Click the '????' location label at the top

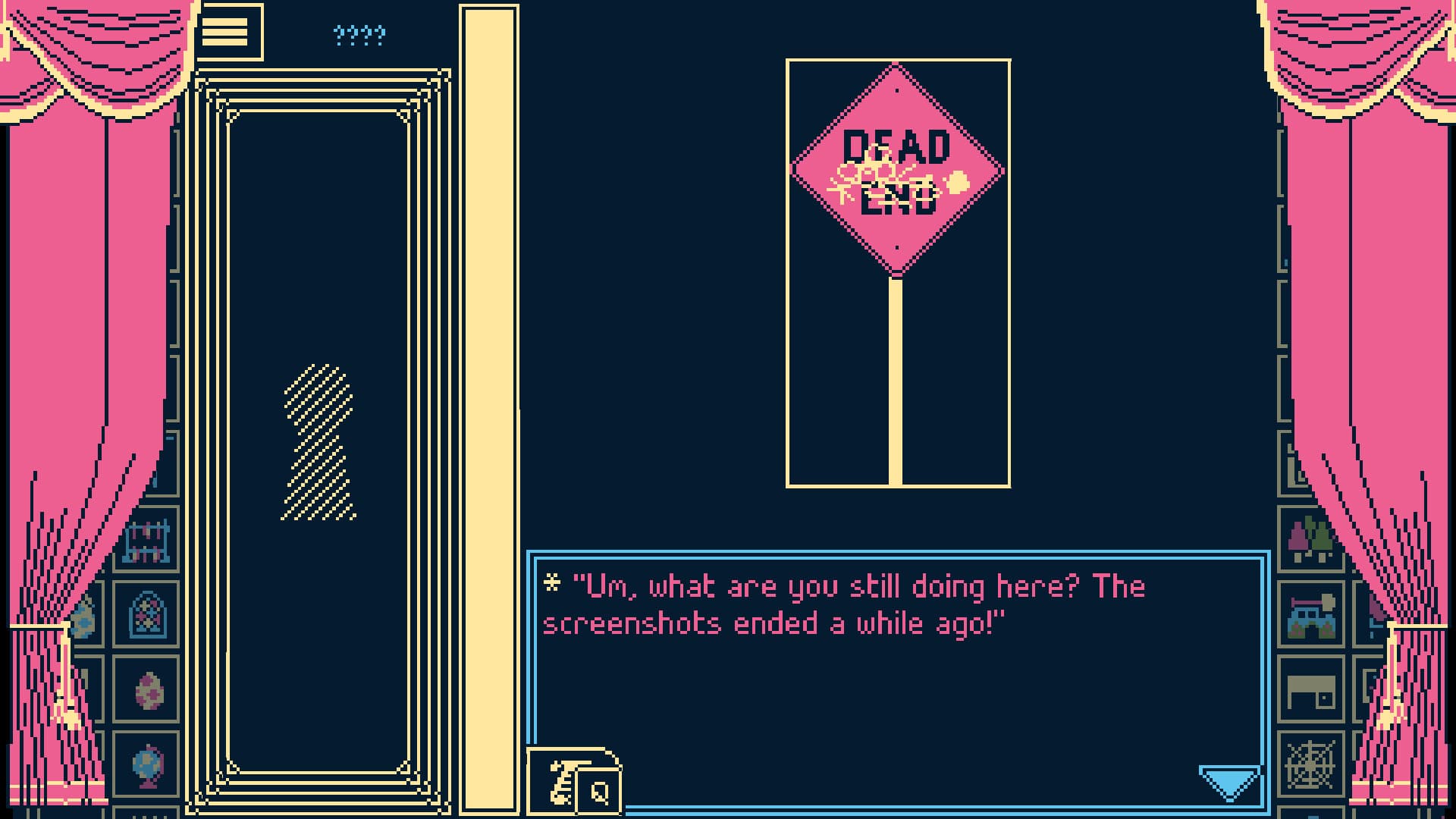click(x=357, y=33)
